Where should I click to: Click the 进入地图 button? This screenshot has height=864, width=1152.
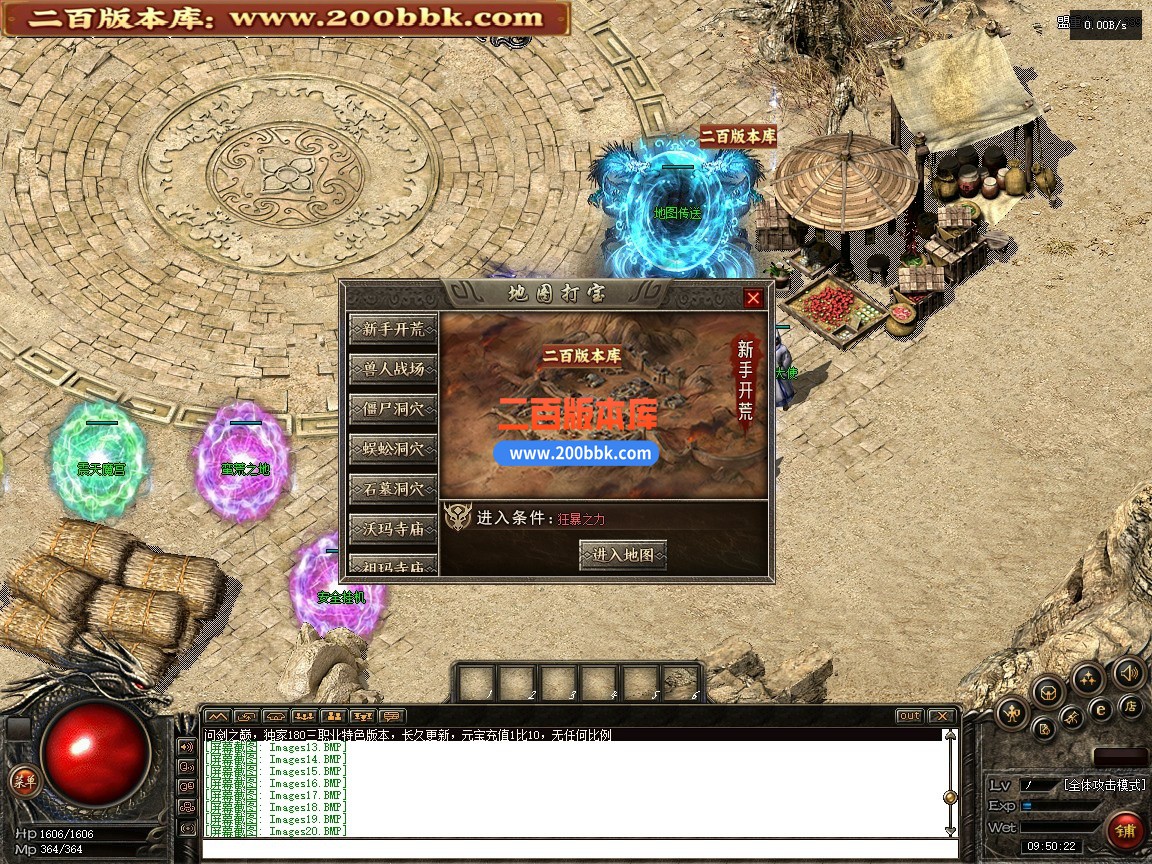(x=622, y=554)
